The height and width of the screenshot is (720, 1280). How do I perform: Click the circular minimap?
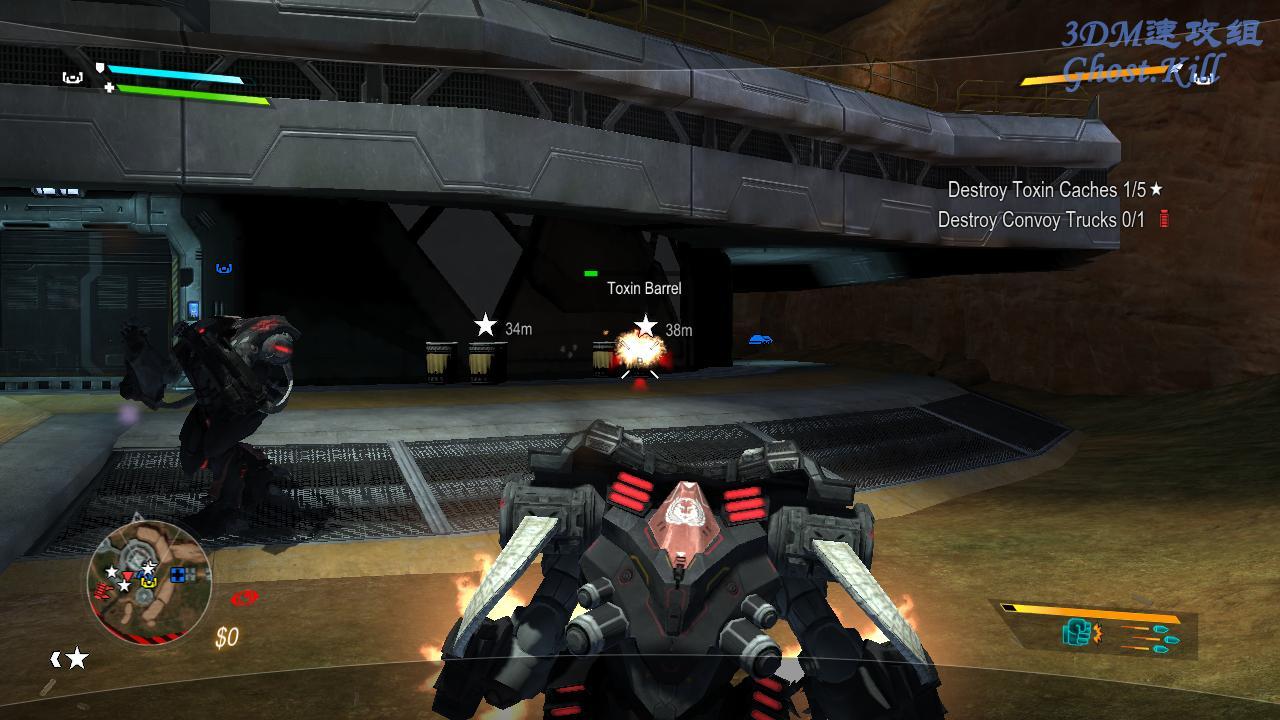(149, 582)
